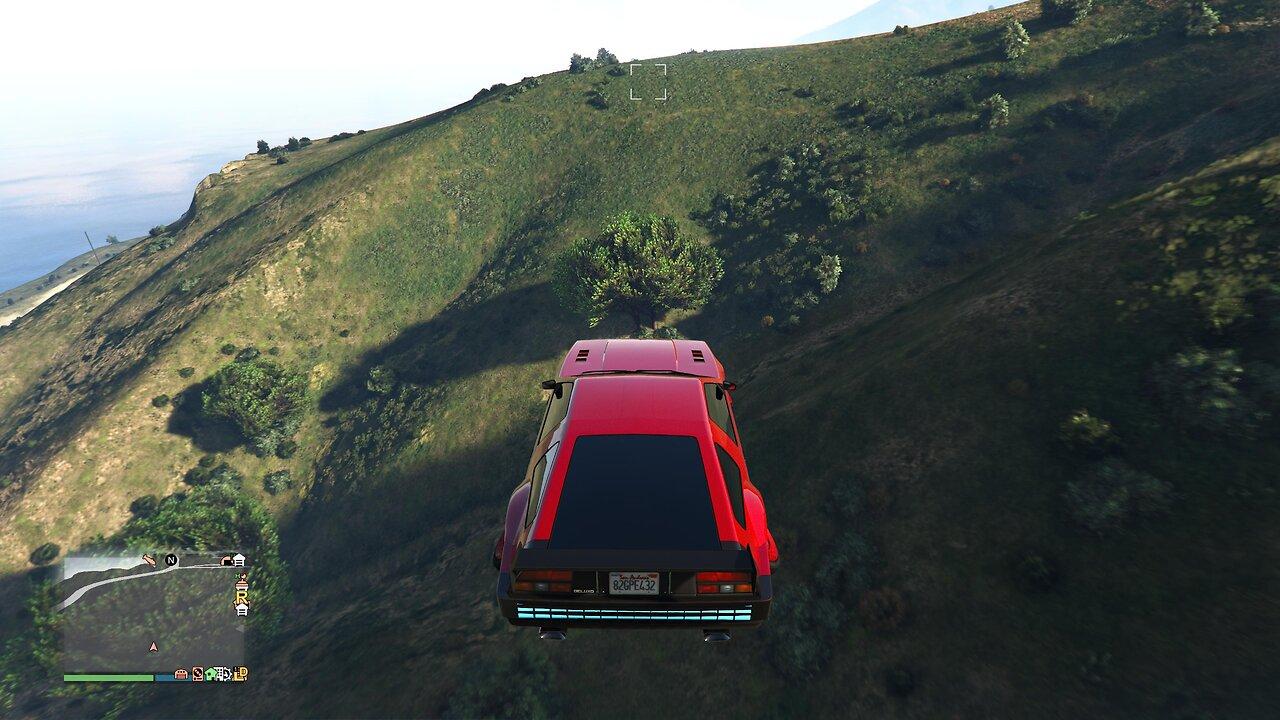Click the beer mug bar blip on the minimap

[x=242, y=586]
